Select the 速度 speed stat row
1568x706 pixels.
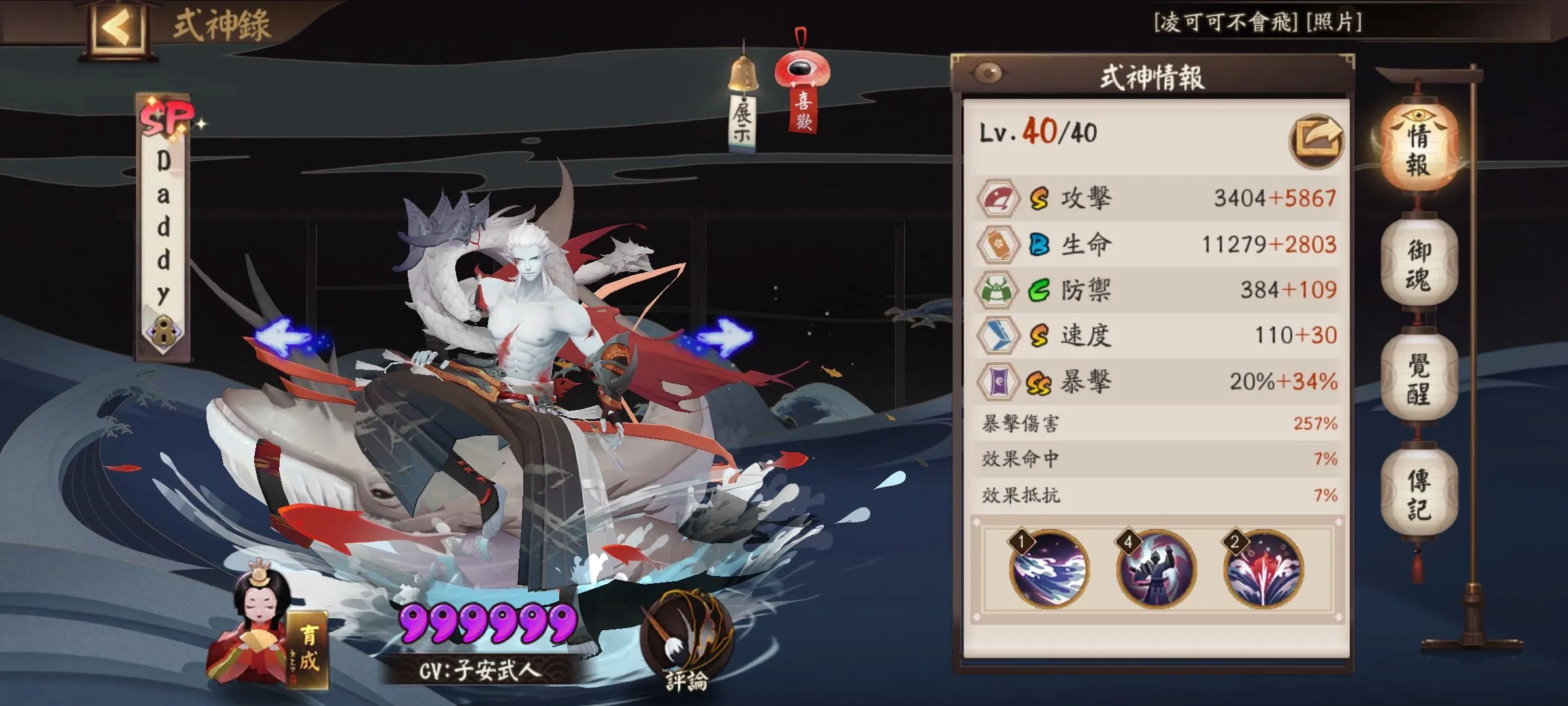[1156, 335]
